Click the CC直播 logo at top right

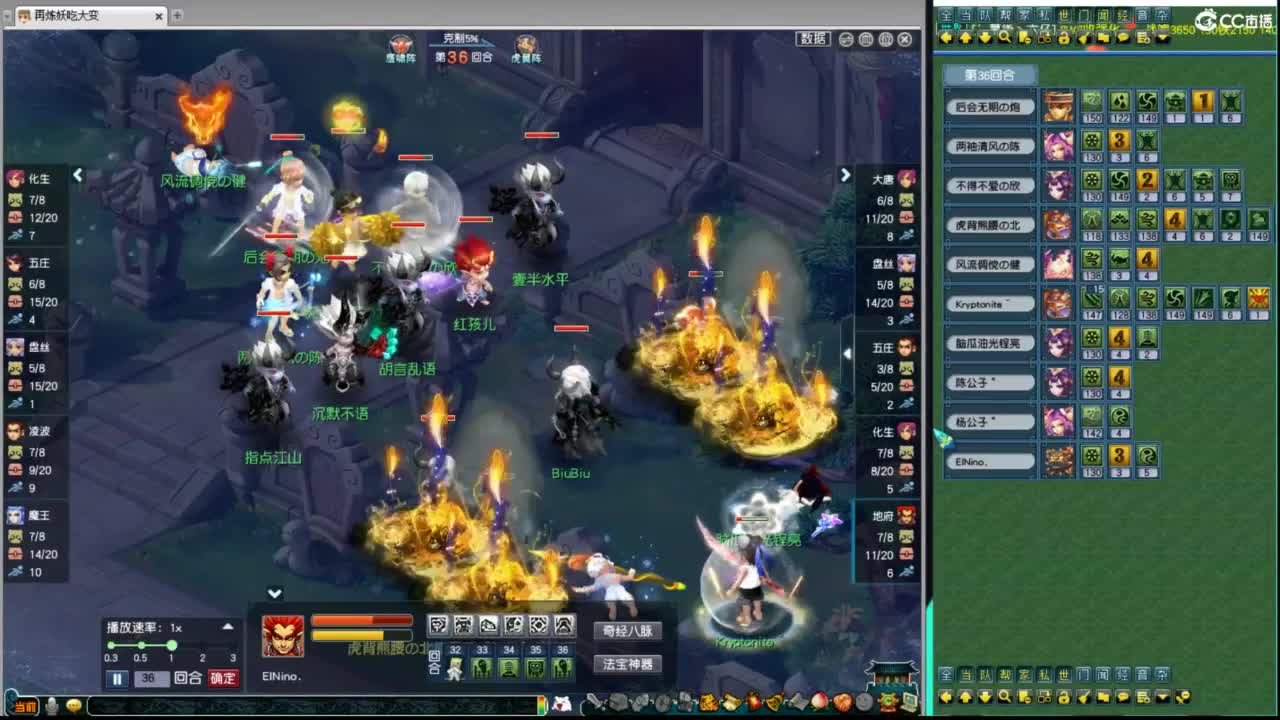pyautogui.click(x=1234, y=18)
